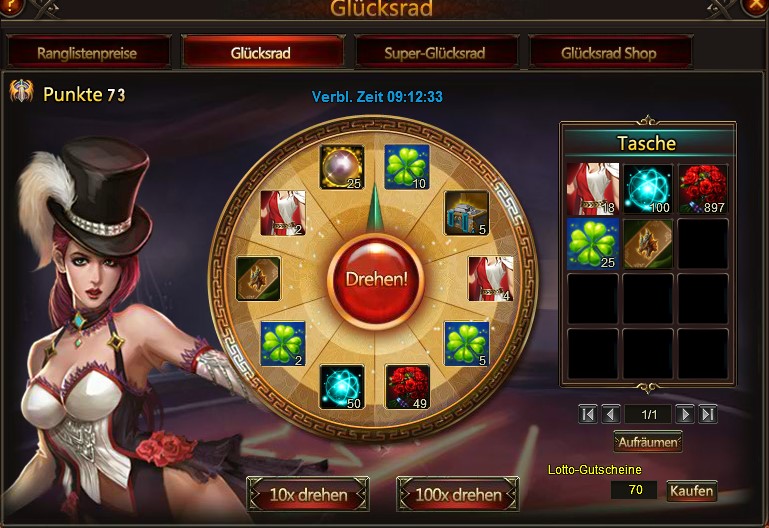769x528 pixels.
Task: Activate the 100x drehen button
Action: pyautogui.click(x=458, y=494)
